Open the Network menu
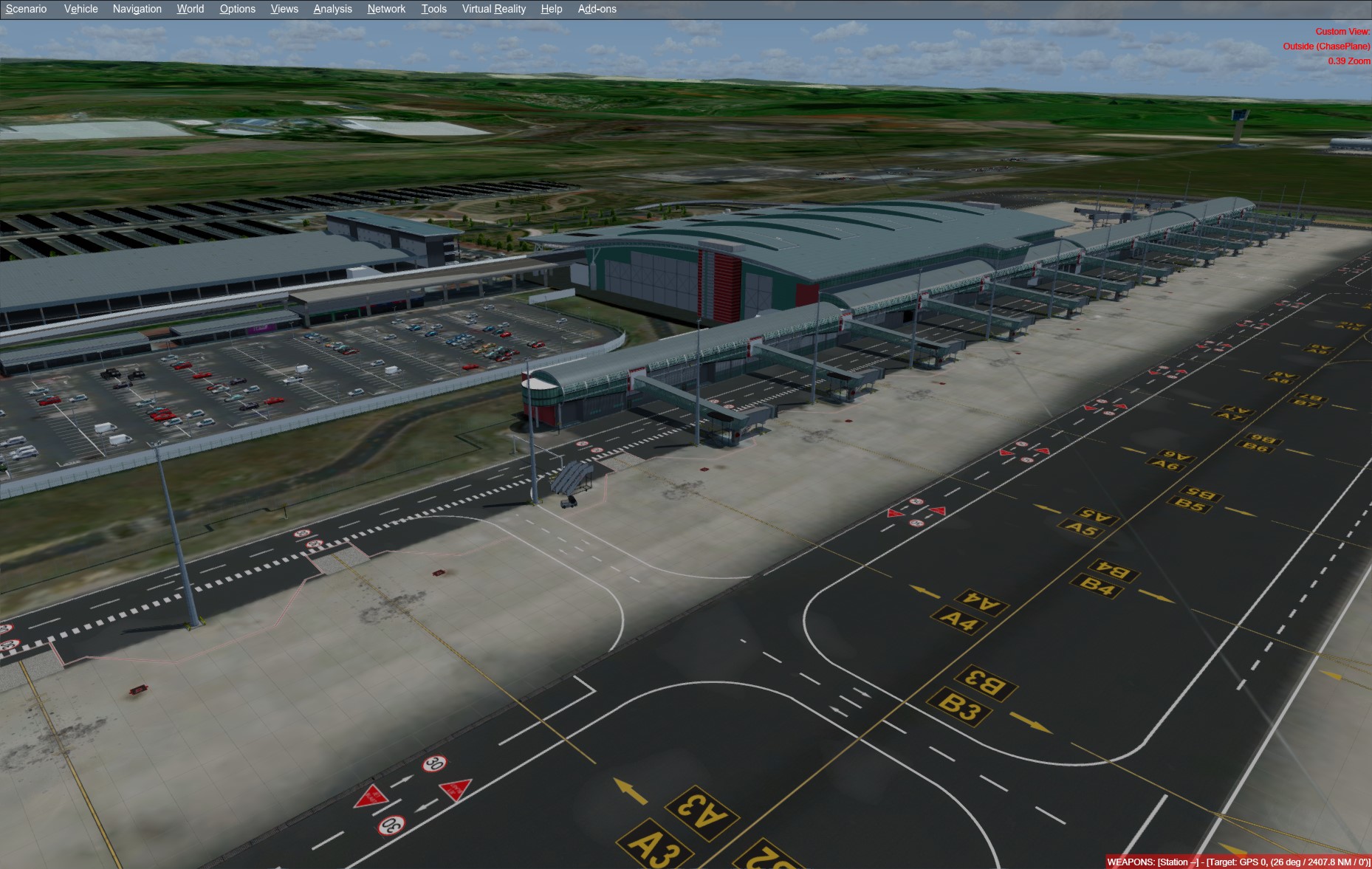1372x869 pixels. coord(385,9)
